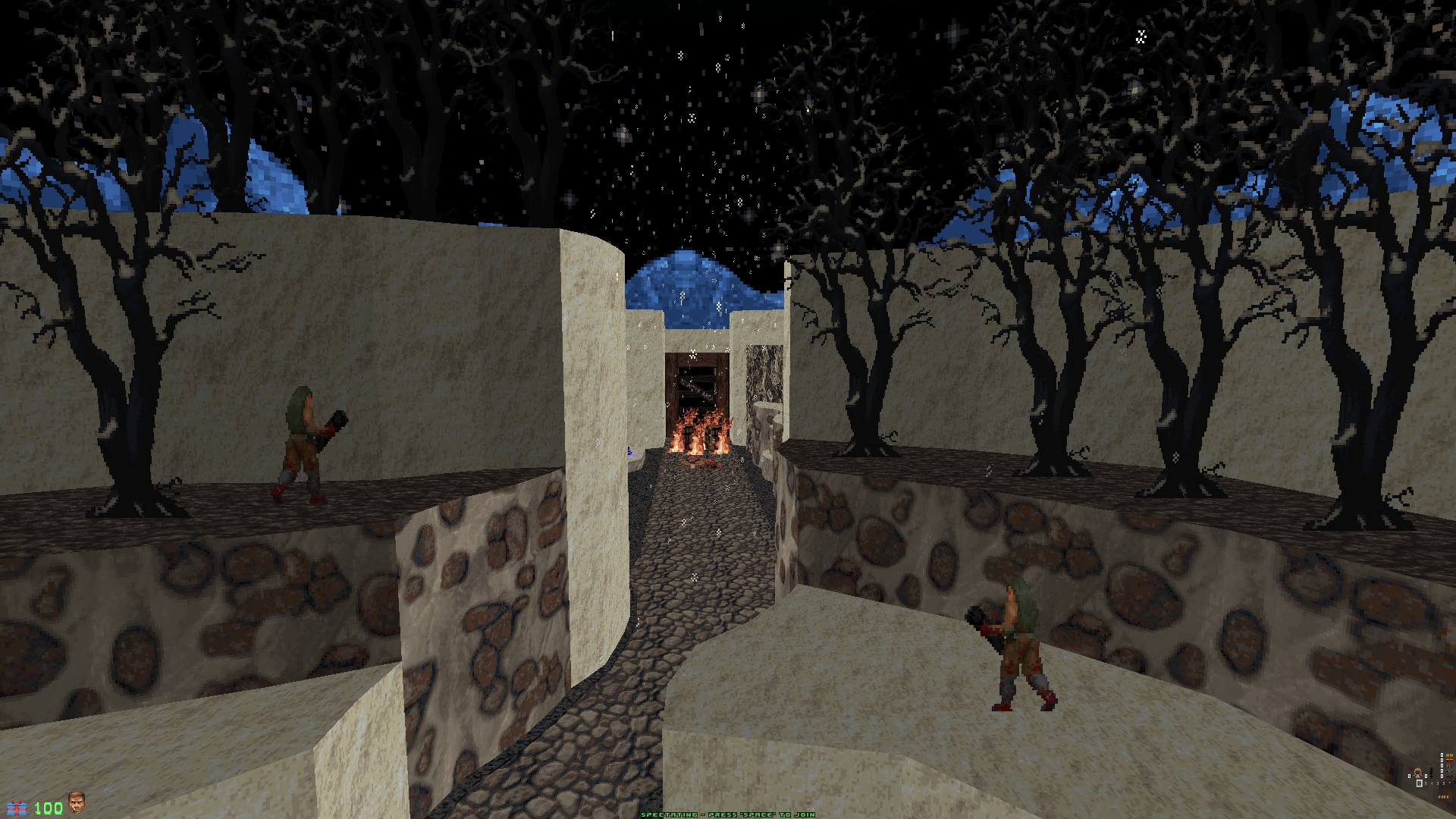
Task: Select the blue gift box health icon
Action: [x=17, y=808]
